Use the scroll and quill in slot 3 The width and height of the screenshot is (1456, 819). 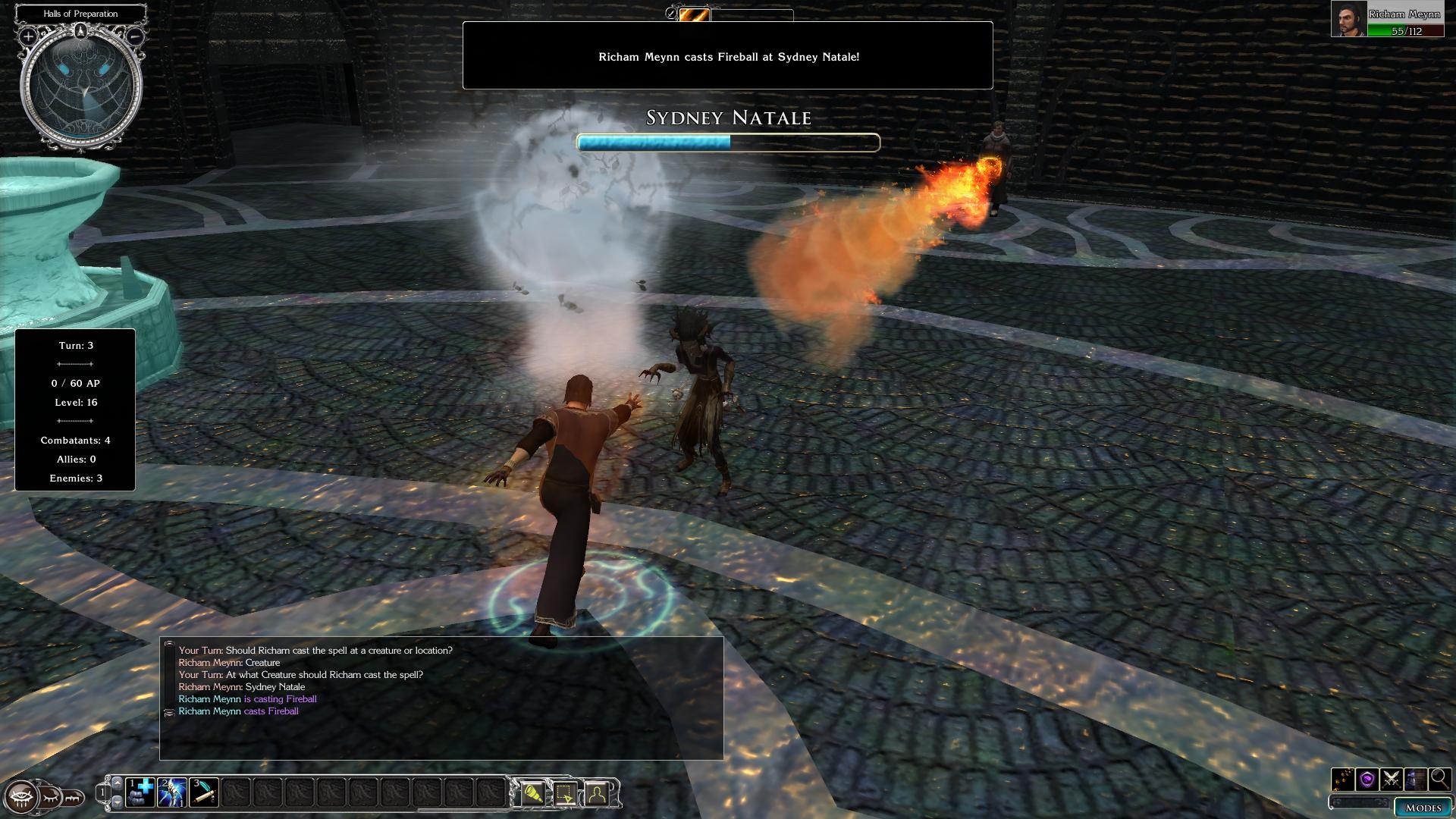[205, 792]
